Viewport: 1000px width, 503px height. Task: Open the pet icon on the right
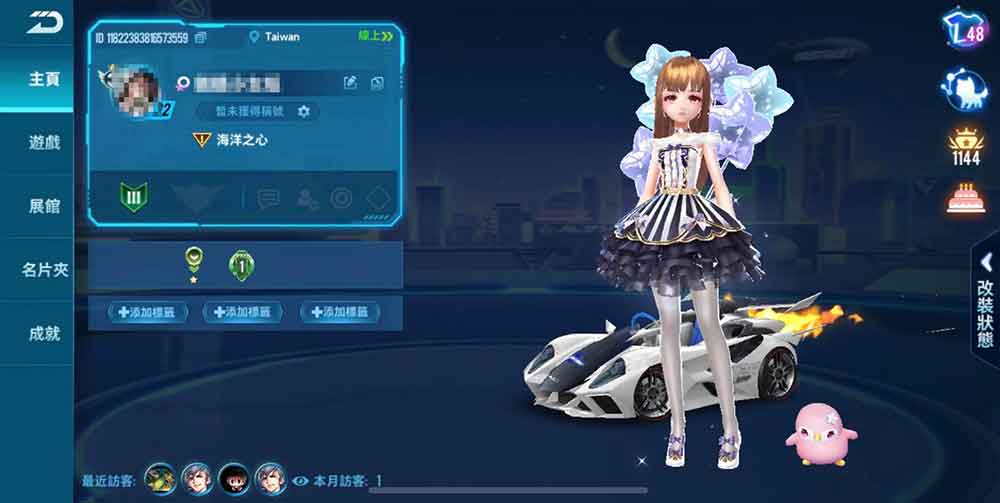tap(964, 90)
